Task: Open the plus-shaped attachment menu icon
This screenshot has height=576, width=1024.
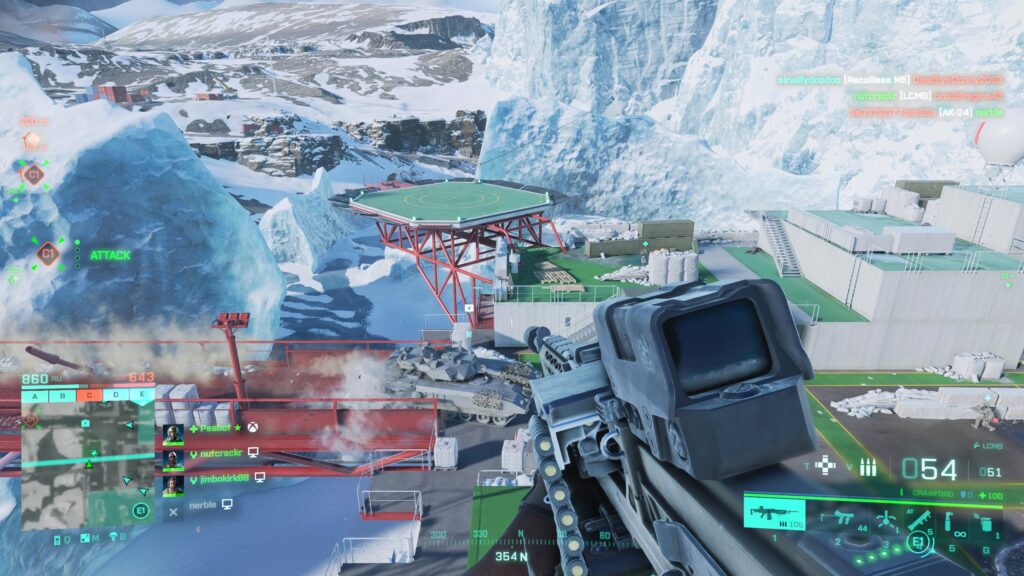Action: point(825,465)
